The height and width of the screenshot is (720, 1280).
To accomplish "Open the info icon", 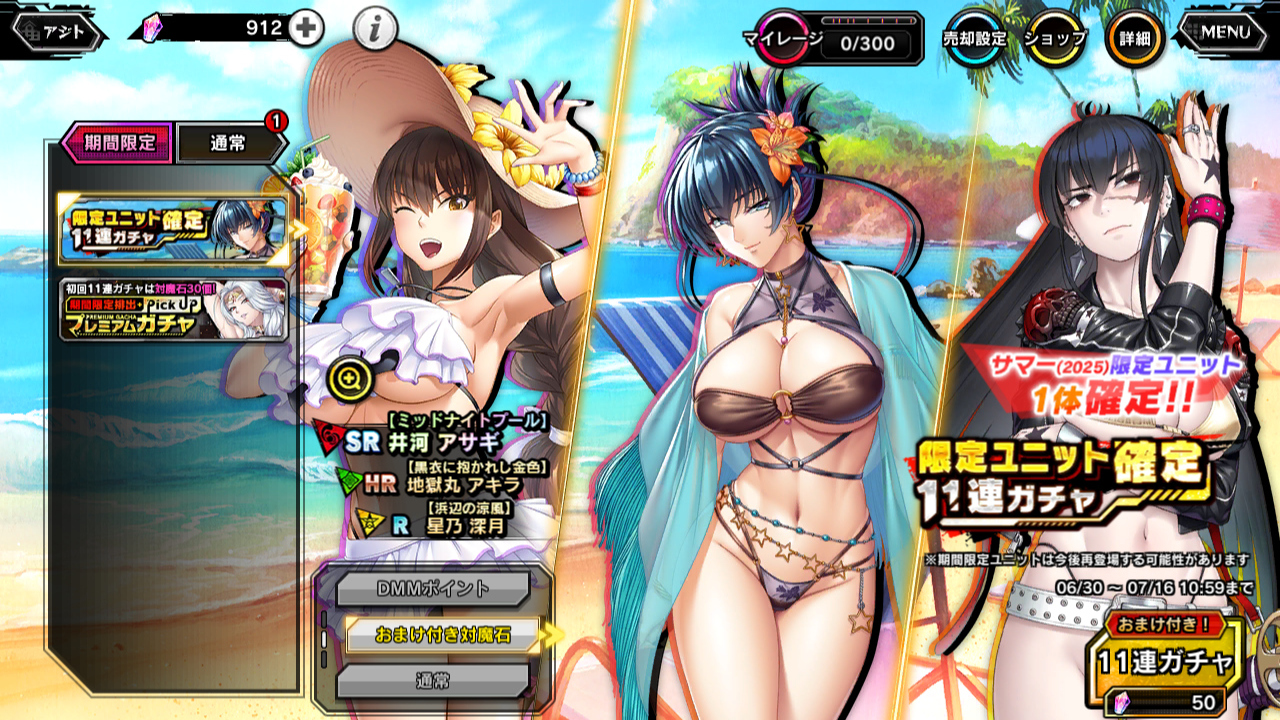I will 375,30.
